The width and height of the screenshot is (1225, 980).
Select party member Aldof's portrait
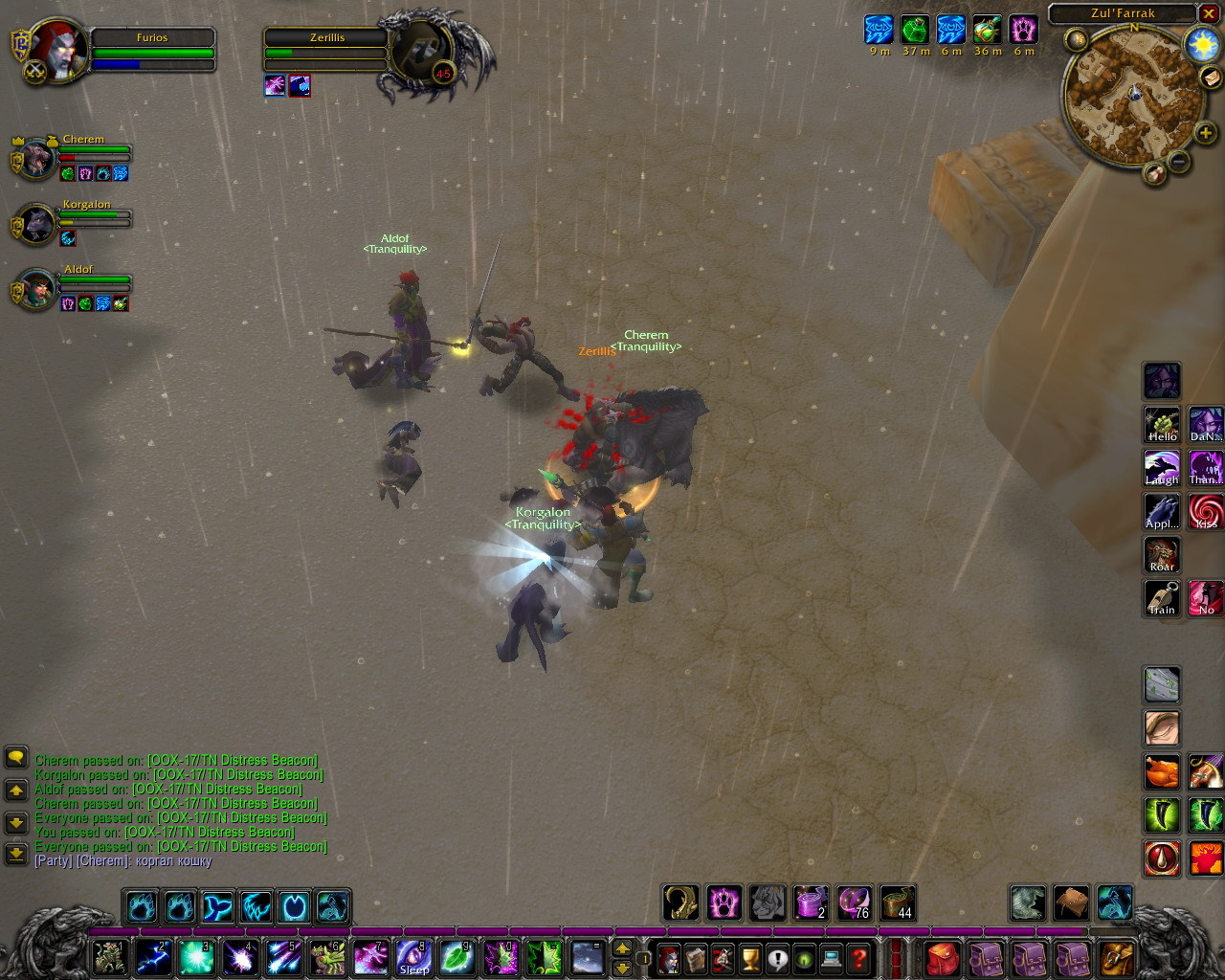[x=36, y=289]
